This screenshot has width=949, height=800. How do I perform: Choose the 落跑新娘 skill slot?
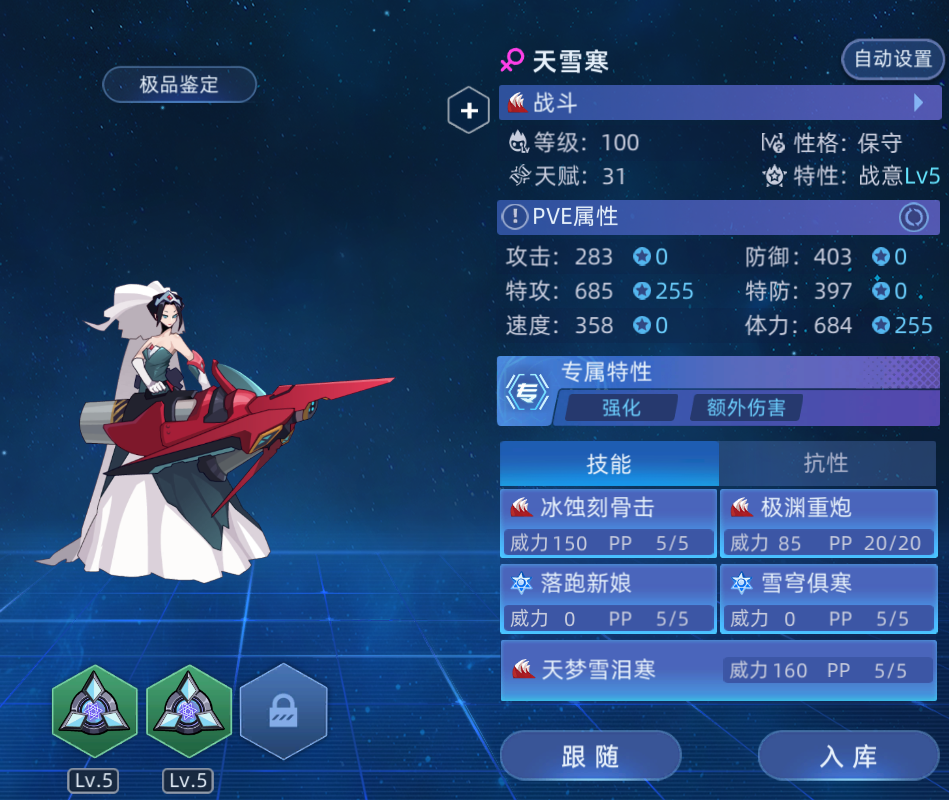pos(608,598)
